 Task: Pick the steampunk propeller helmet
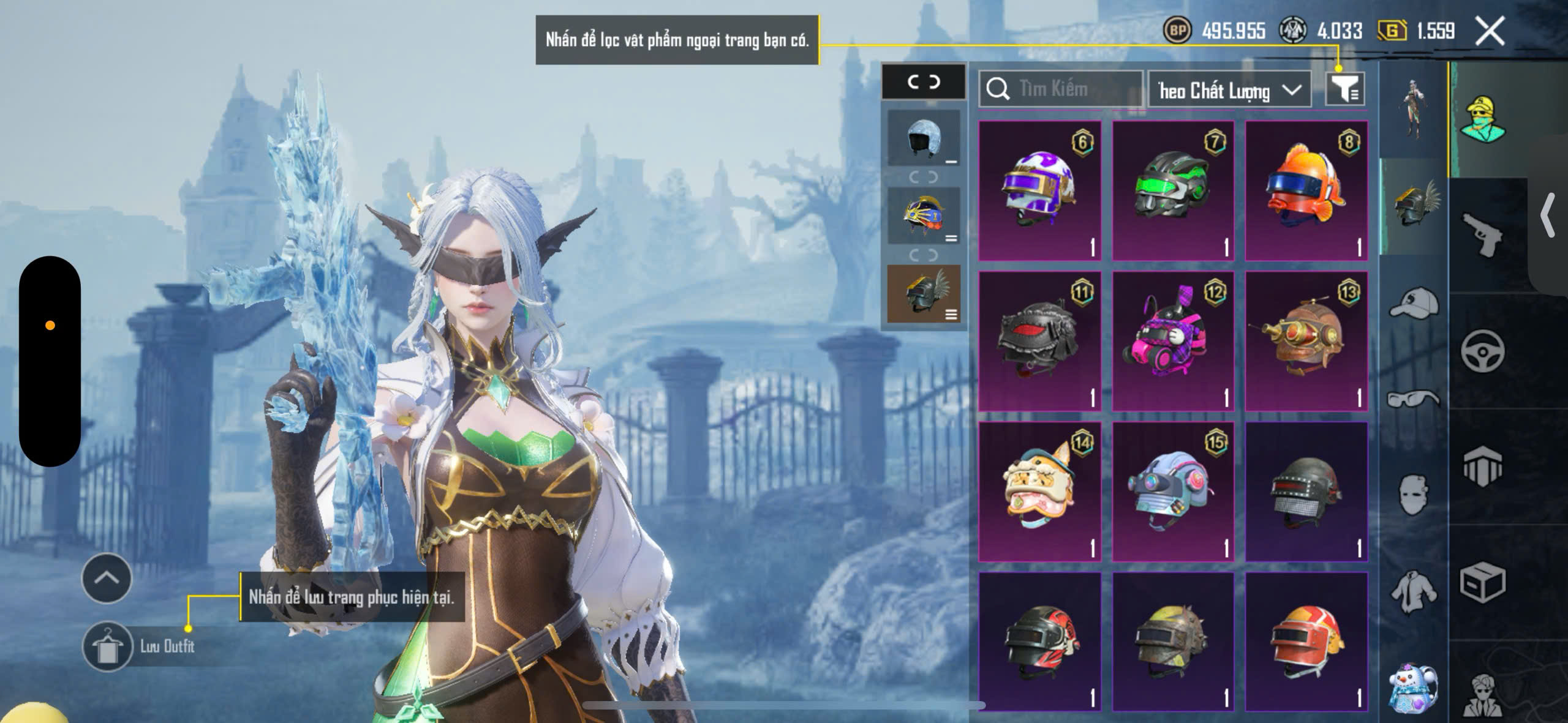pyautogui.click(x=1306, y=341)
